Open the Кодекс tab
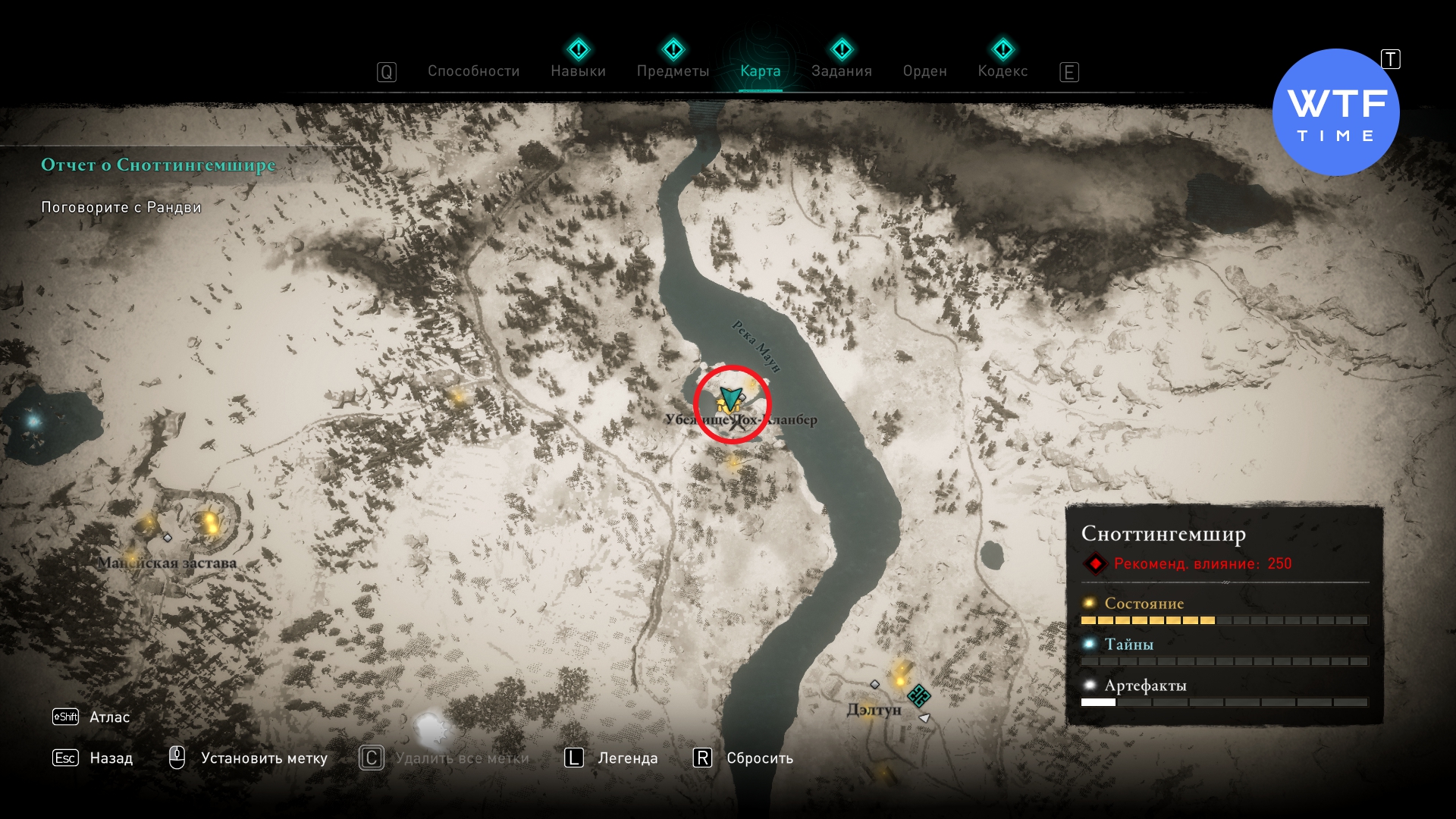The image size is (1456, 819). coord(1003,71)
